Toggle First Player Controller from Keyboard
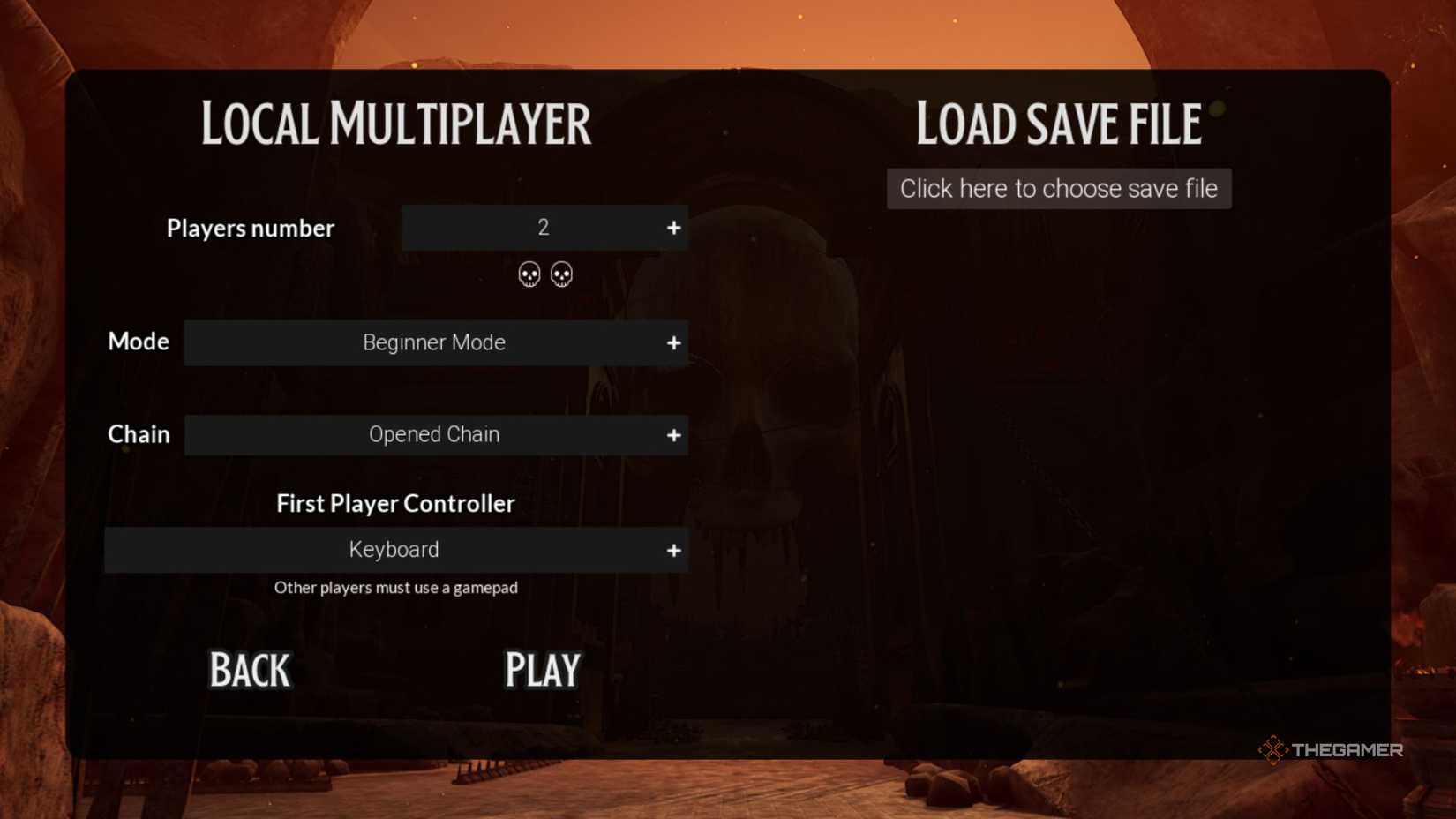The width and height of the screenshot is (1456, 819). 394,550
